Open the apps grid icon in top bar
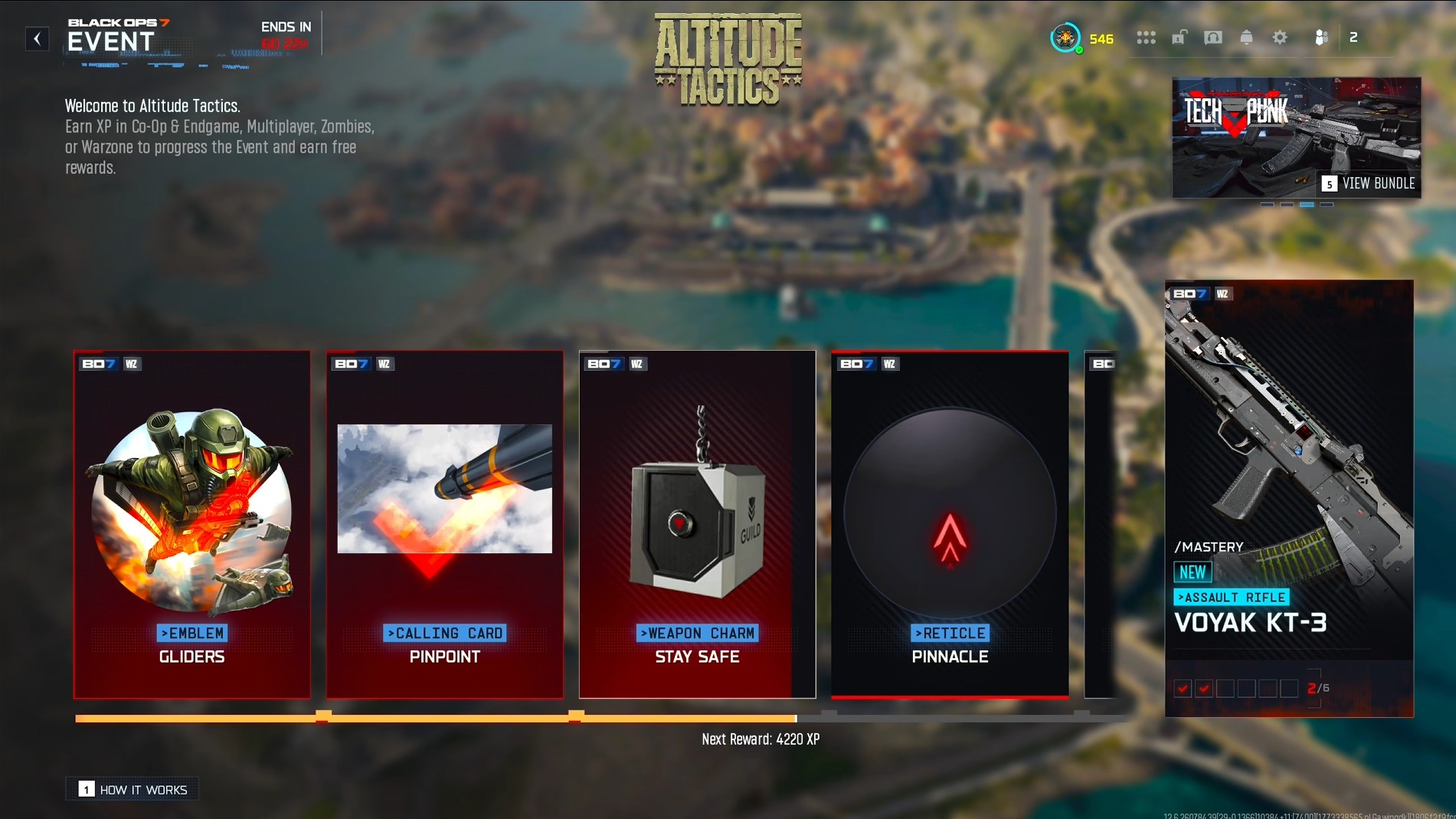Image resolution: width=1456 pixels, height=819 pixels. click(x=1147, y=37)
